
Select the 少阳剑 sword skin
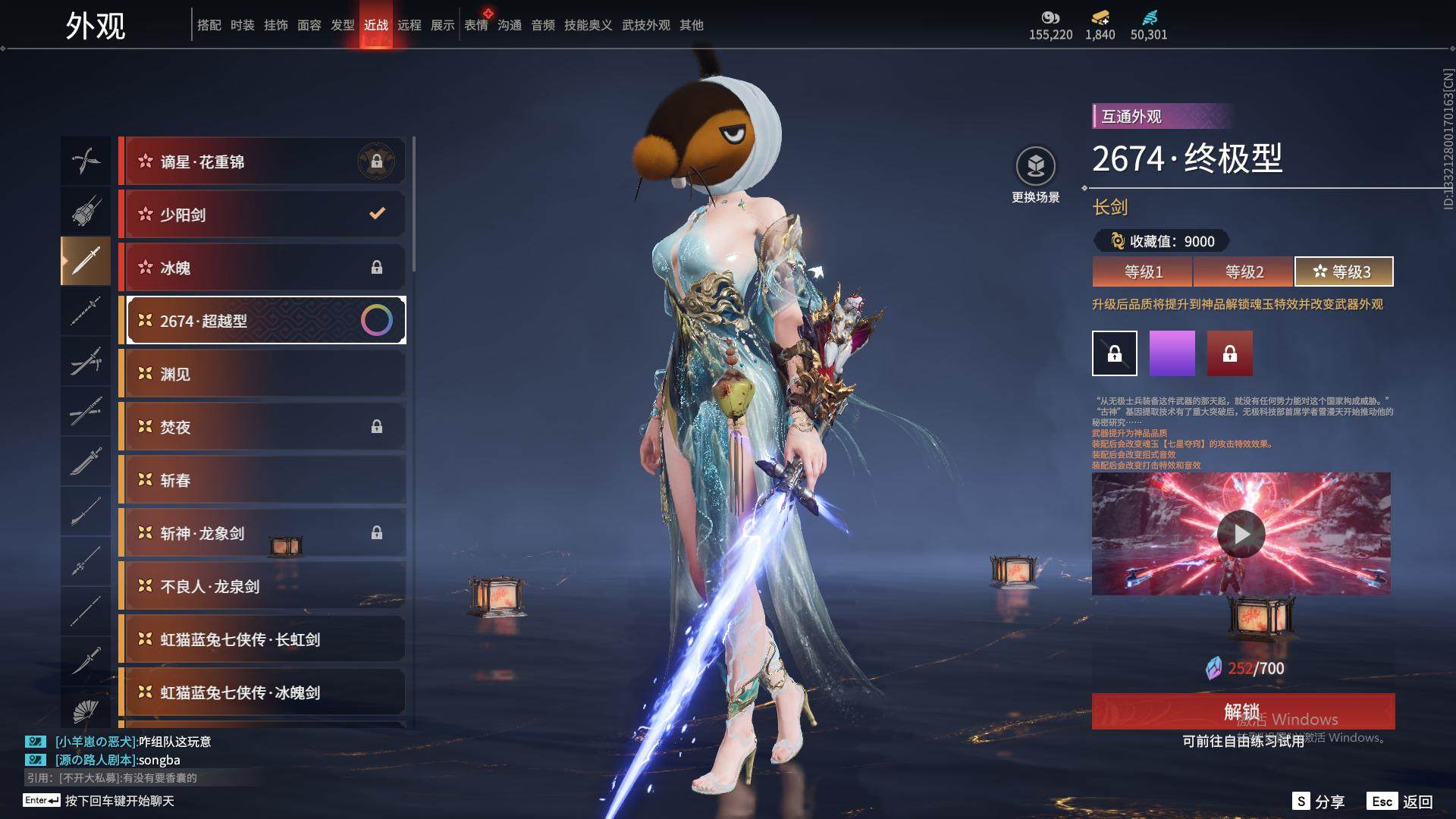262,215
